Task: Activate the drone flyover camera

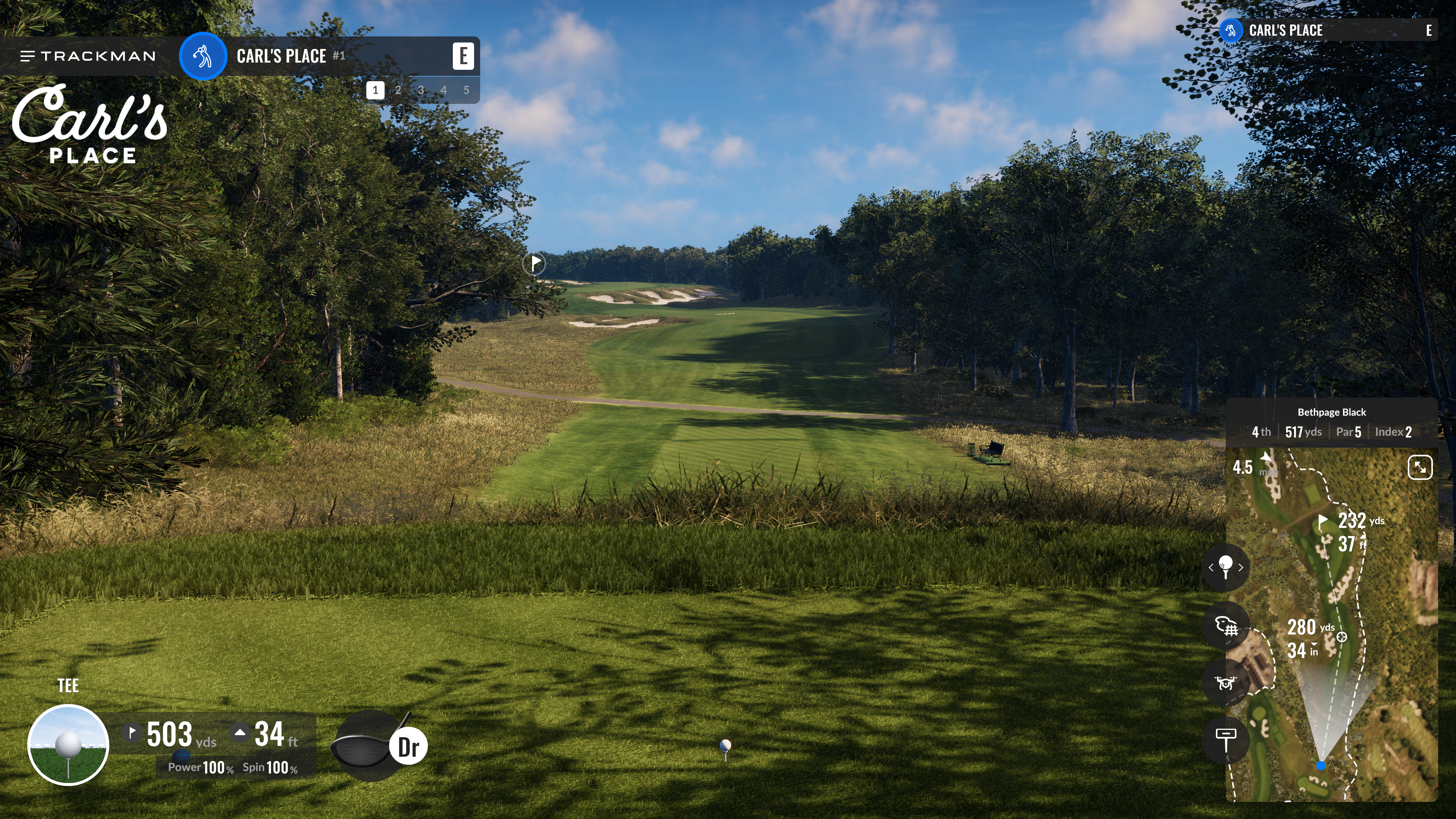Action: pos(1225,683)
